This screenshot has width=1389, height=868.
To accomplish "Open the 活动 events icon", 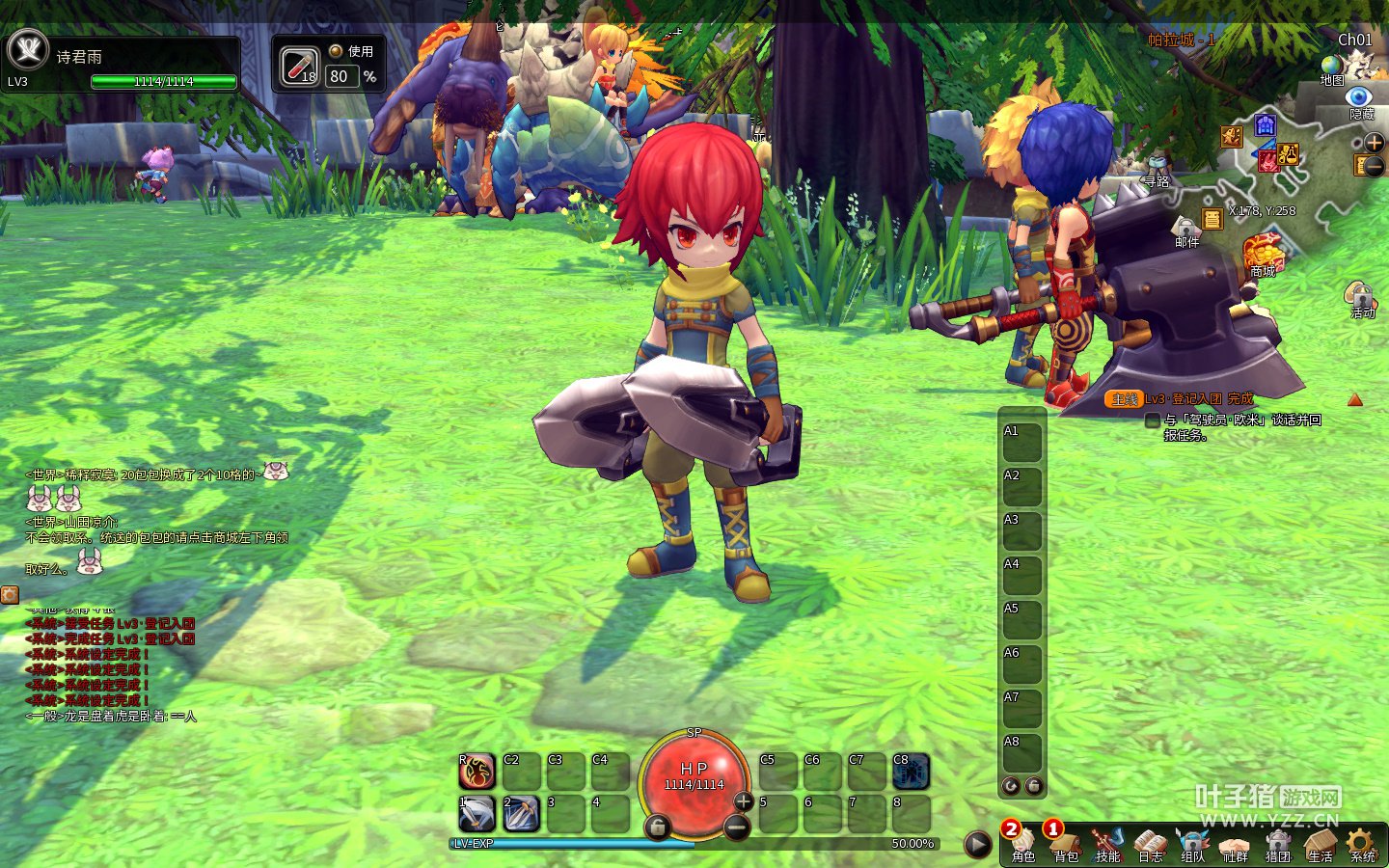I will click(x=1360, y=297).
